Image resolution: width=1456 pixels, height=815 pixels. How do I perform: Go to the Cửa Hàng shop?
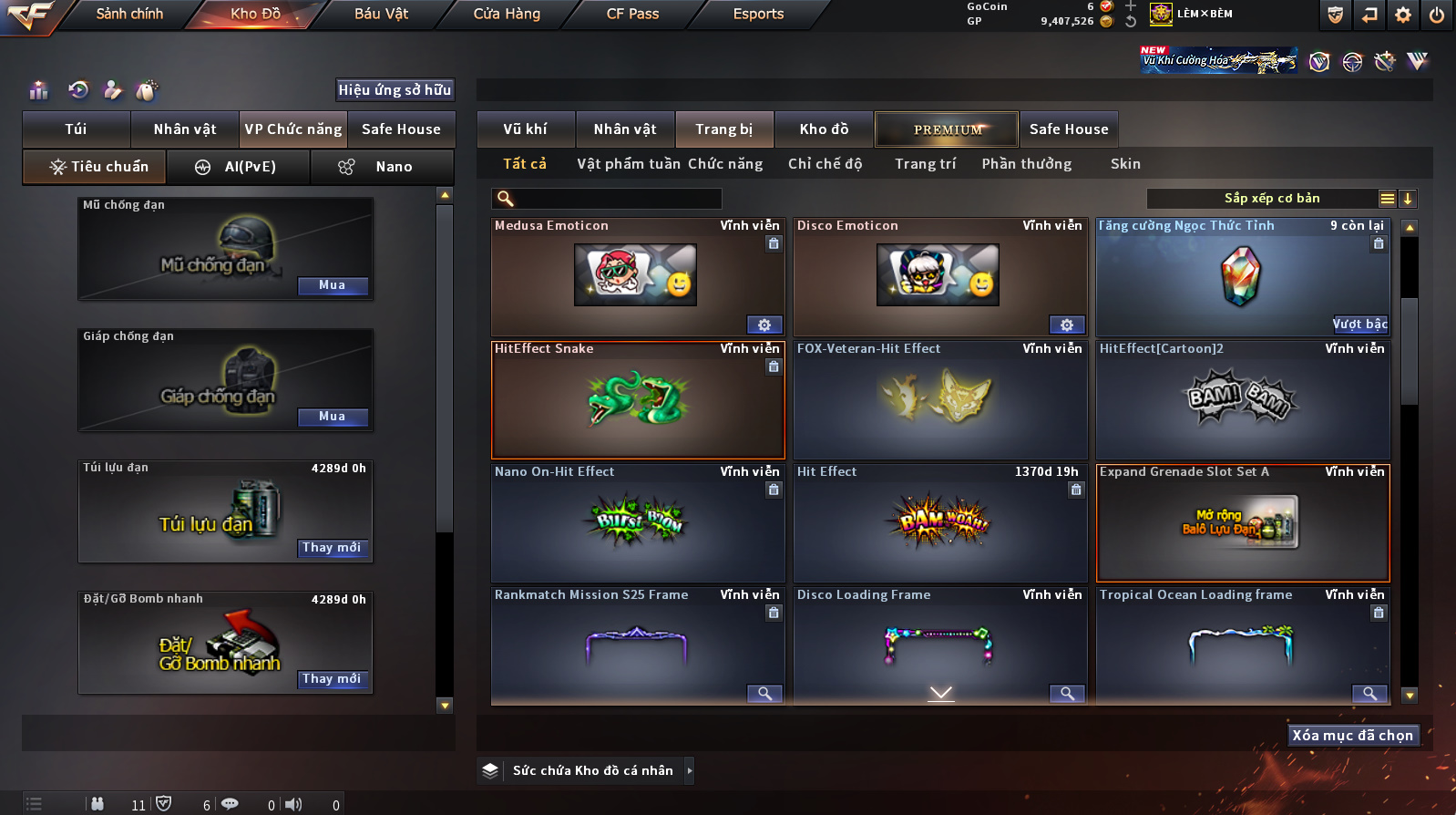click(507, 14)
